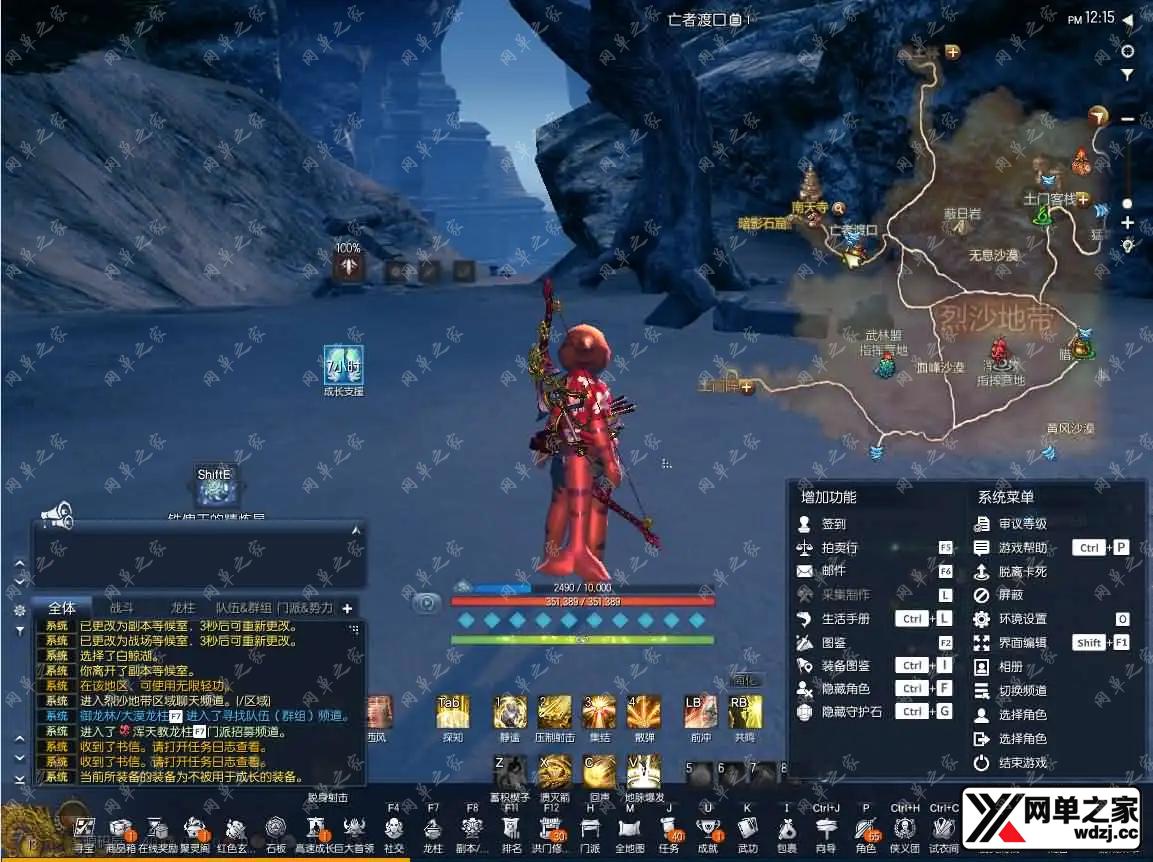
Task: Open the 拍卖行 auction house
Action: (x=839, y=548)
